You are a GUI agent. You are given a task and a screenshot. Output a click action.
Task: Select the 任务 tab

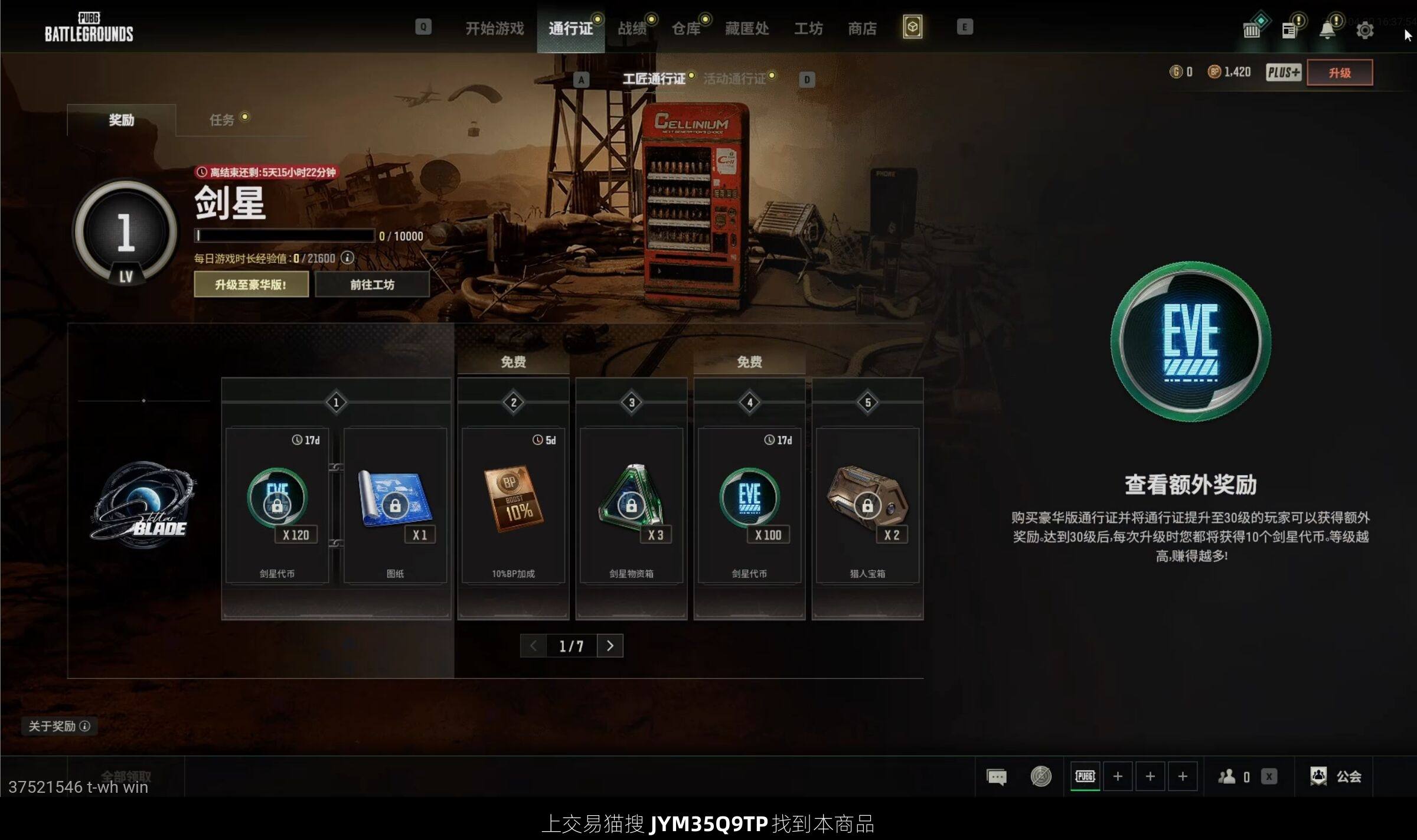(x=222, y=120)
